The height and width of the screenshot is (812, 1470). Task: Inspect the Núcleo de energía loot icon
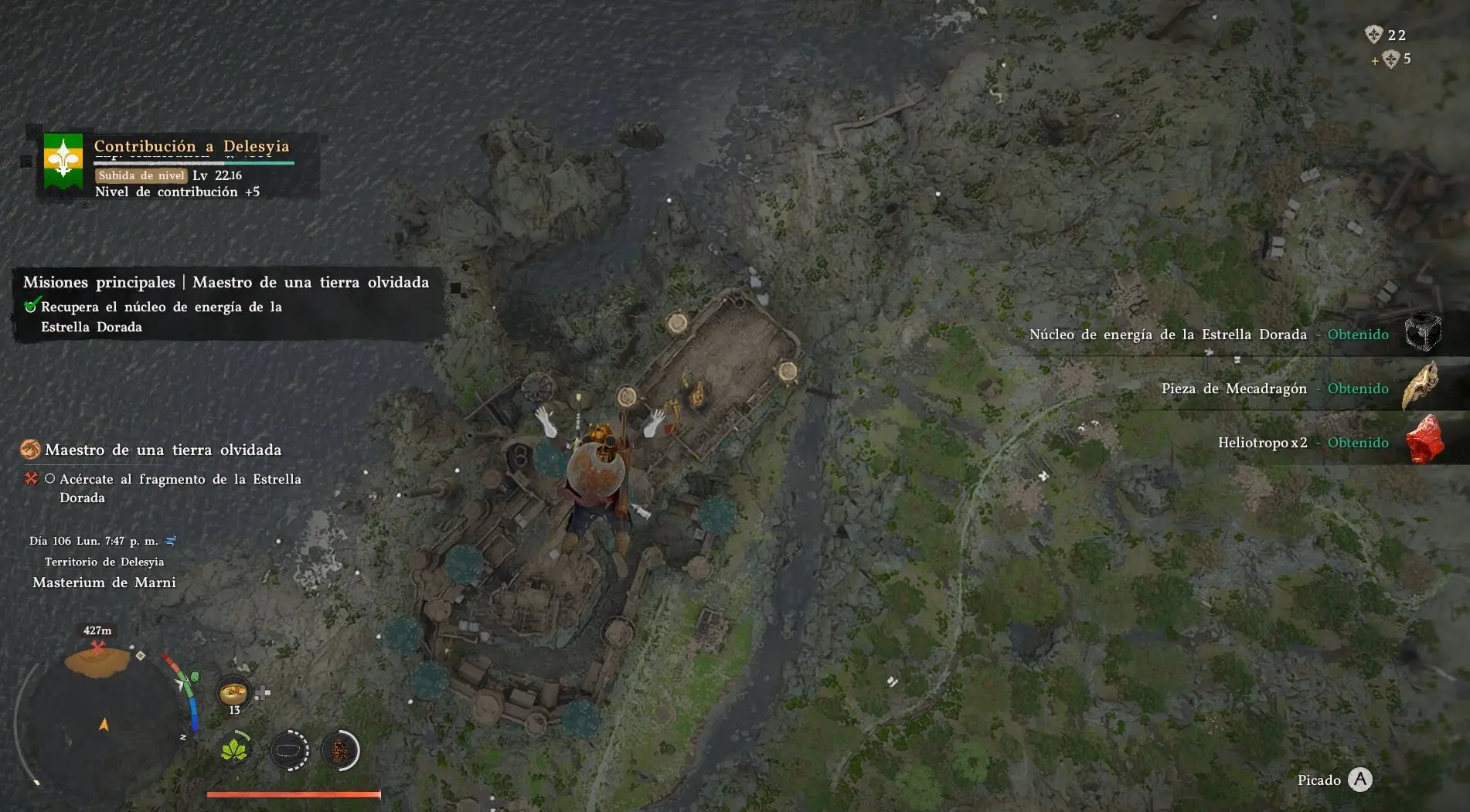click(1422, 333)
